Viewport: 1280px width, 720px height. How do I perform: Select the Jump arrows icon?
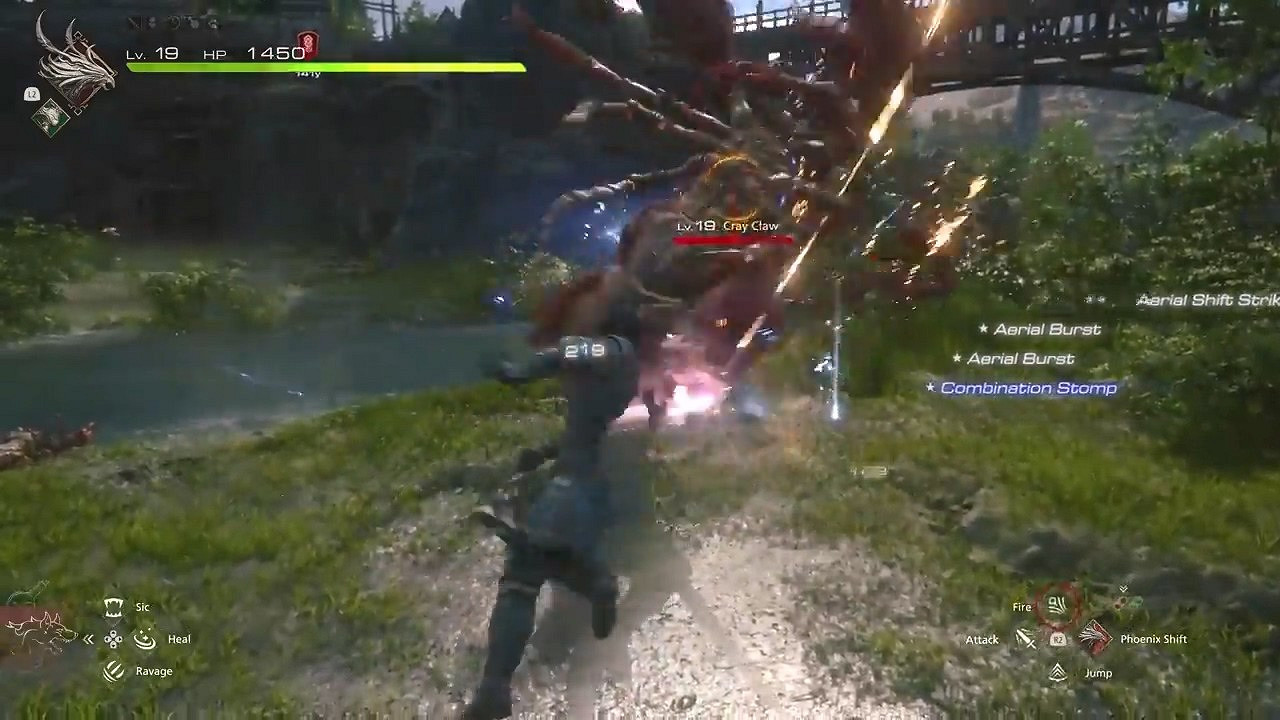click(x=1058, y=673)
